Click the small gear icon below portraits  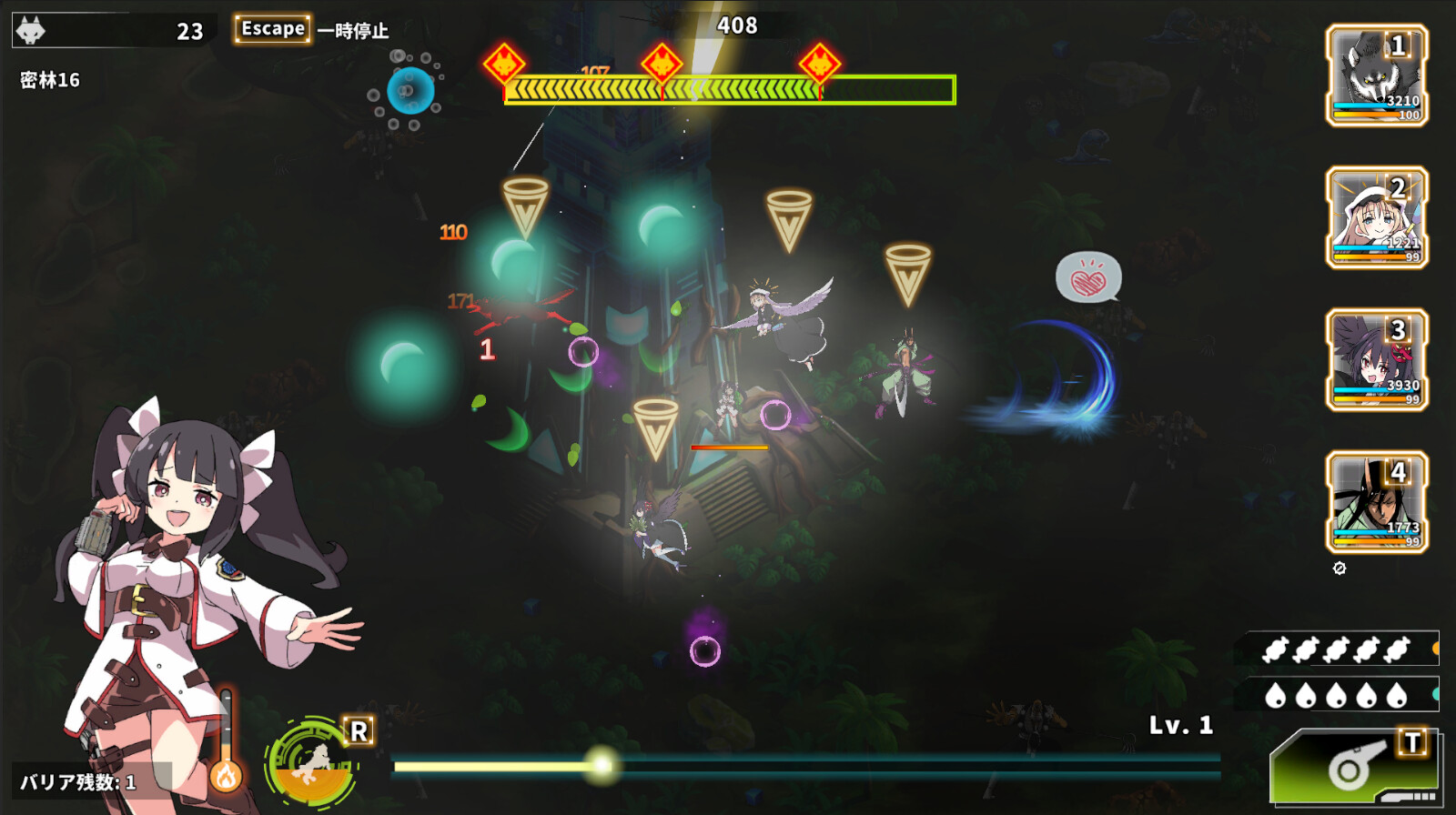click(1340, 568)
